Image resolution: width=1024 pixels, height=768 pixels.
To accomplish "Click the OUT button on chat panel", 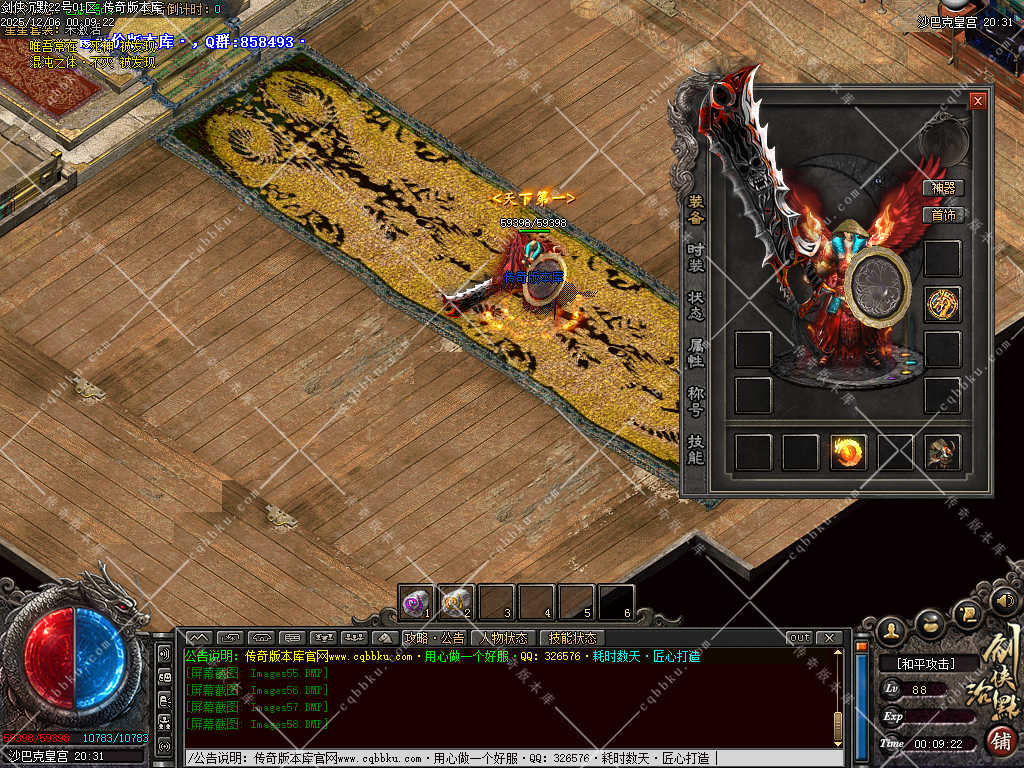I will 800,638.
